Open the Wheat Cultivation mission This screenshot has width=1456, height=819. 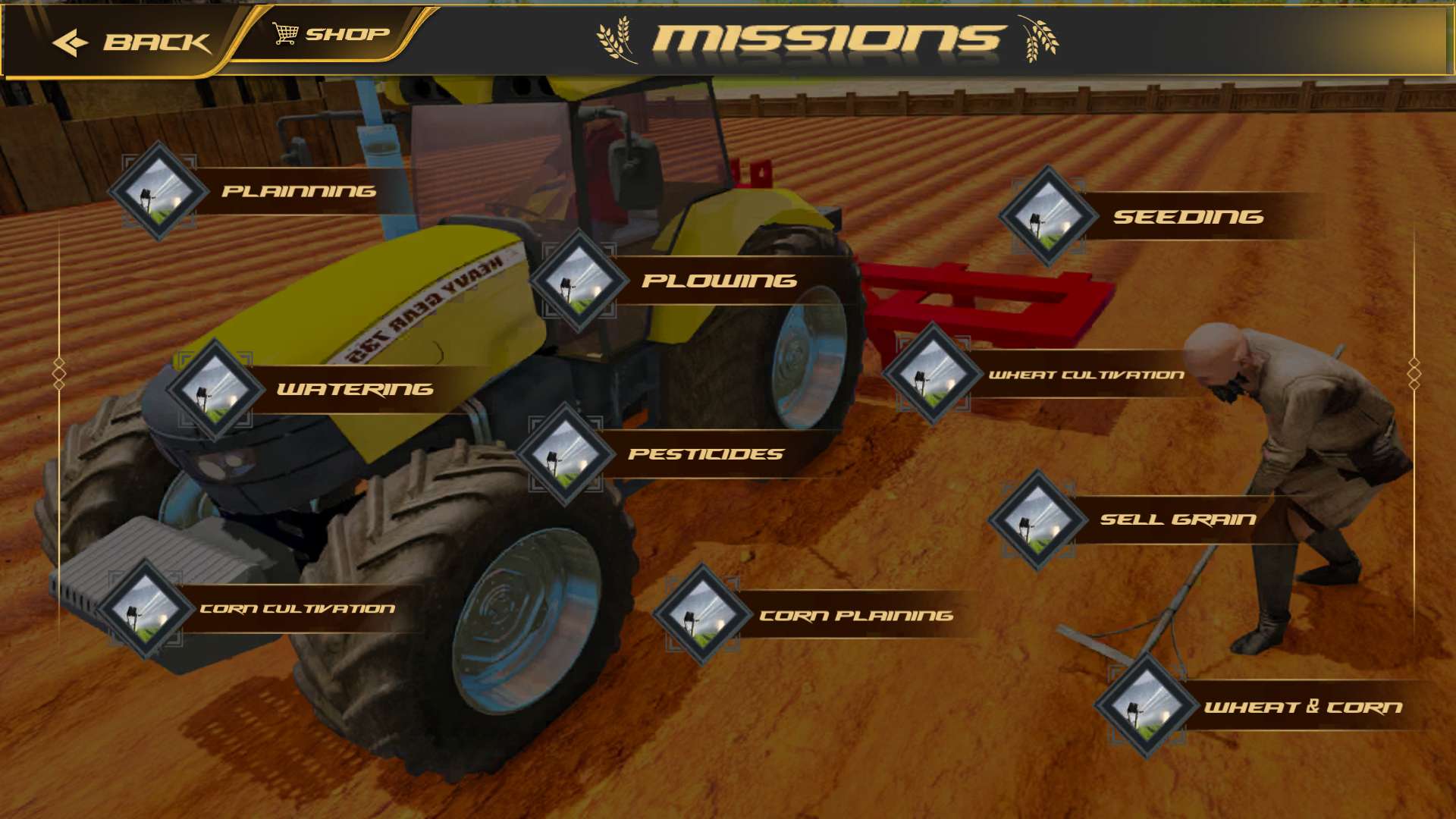1084,375
